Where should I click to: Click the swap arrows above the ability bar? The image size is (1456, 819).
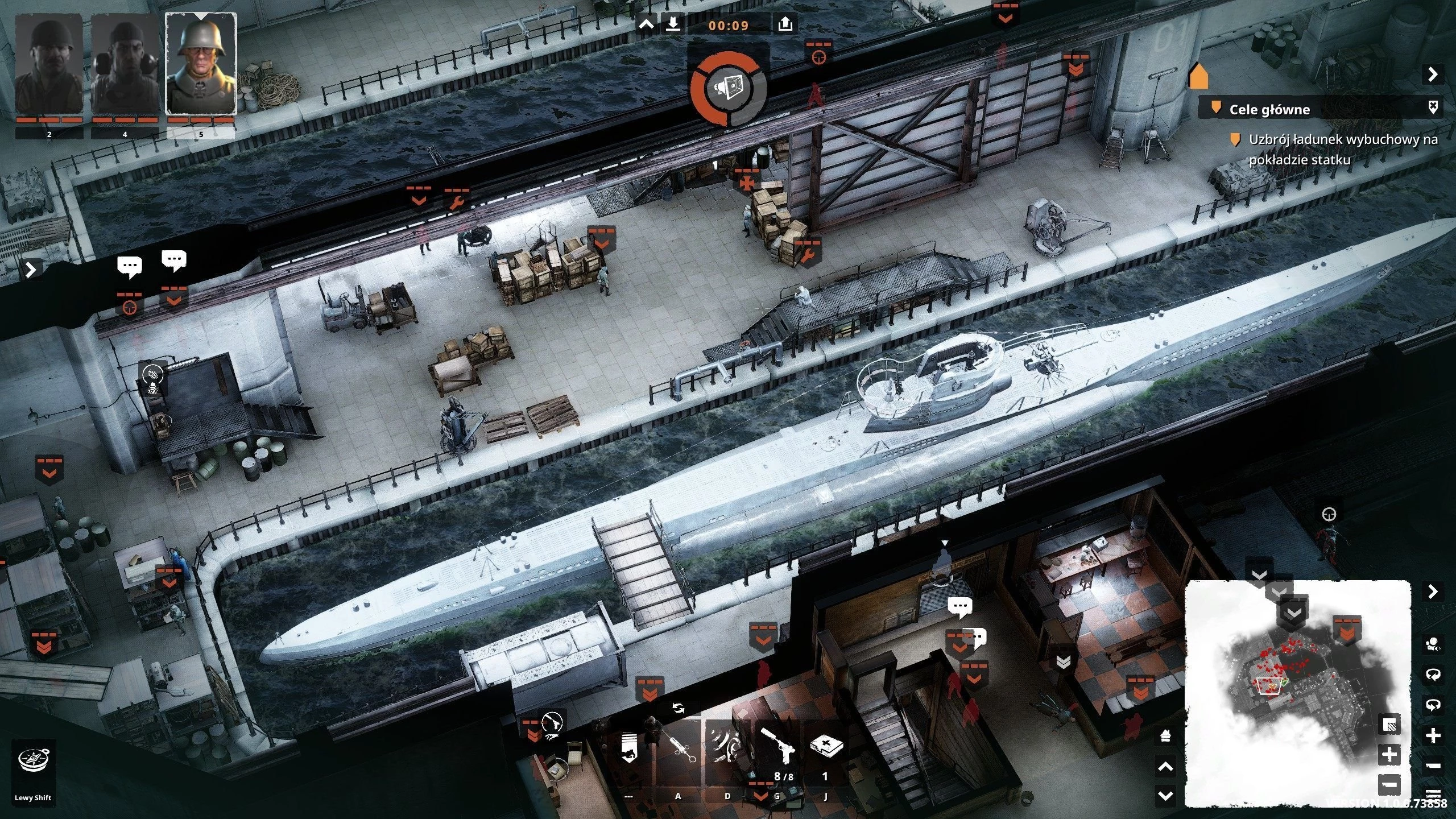coord(678,708)
